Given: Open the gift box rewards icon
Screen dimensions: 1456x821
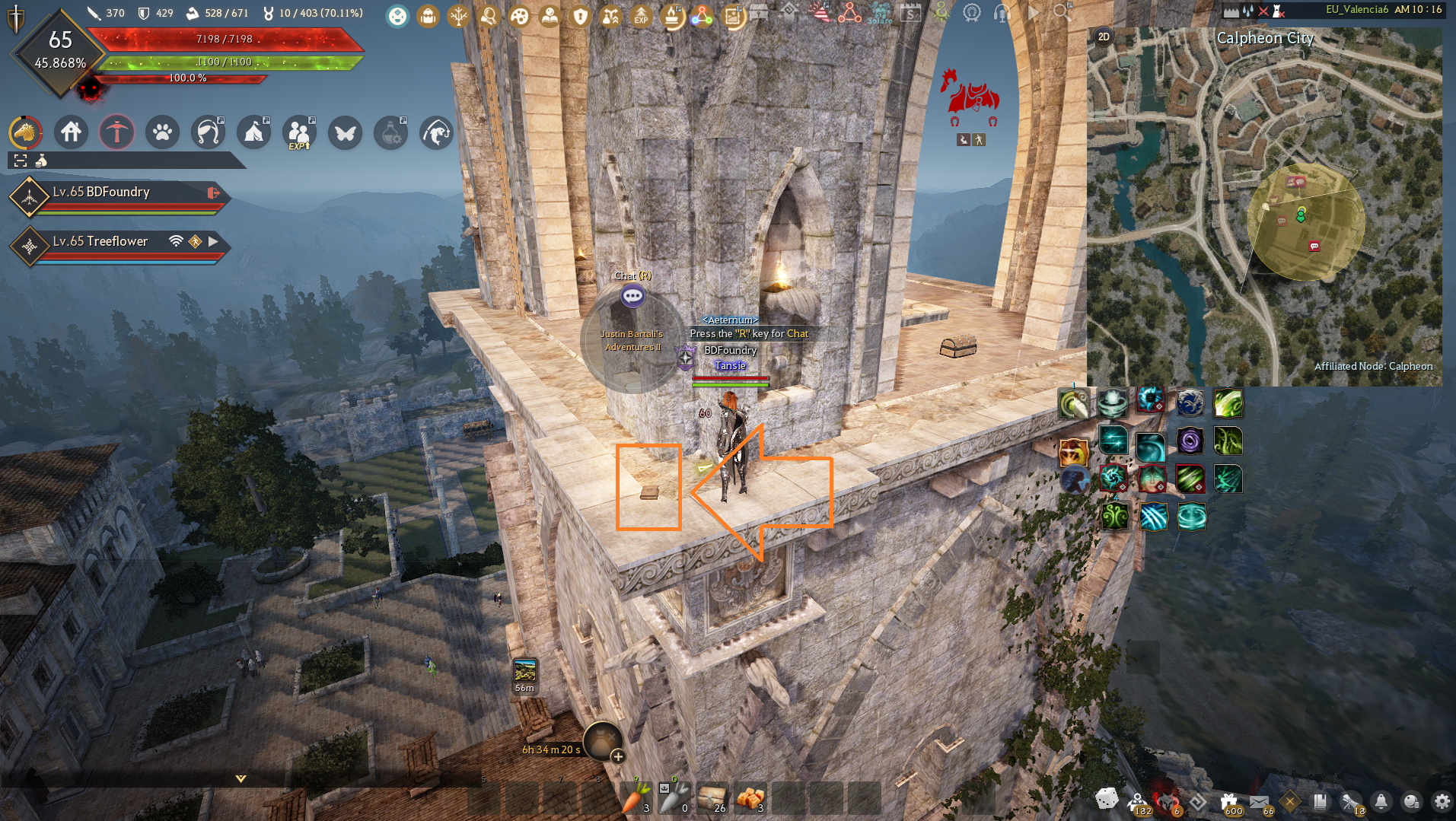Looking at the screenshot, I should tap(1228, 801).
